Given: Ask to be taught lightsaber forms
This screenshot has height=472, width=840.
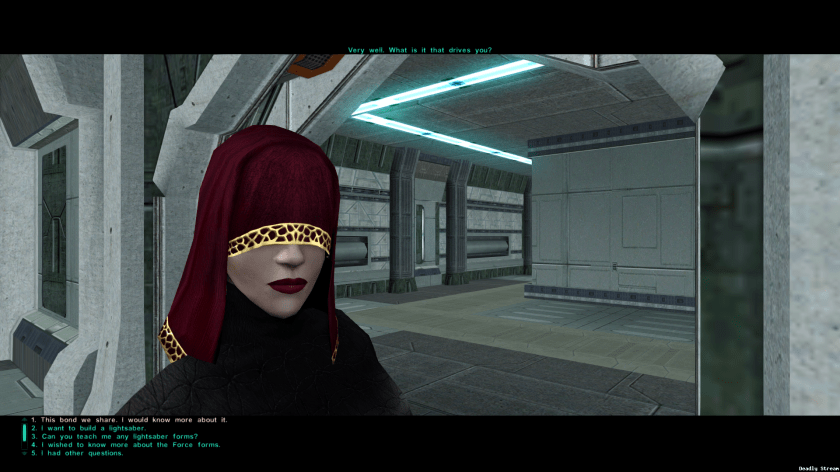Looking at the screenshot, I should tap(120, 436).
